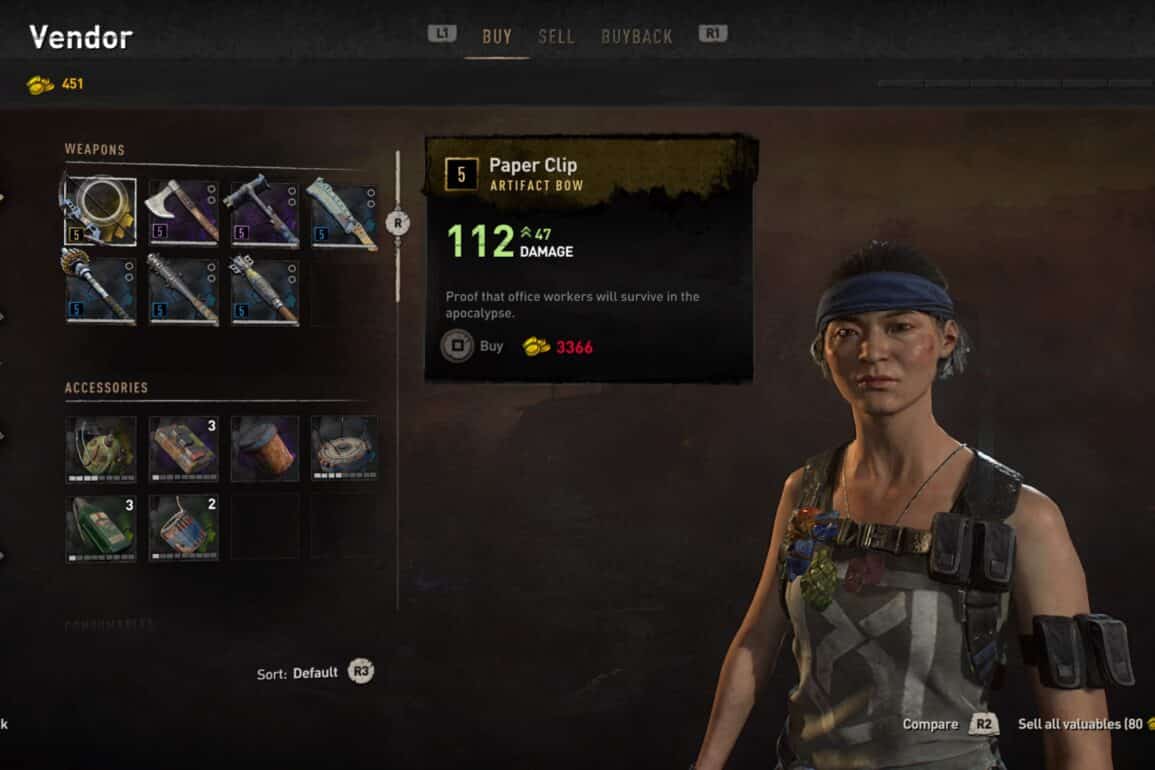Open the Buyback tab
This screenshot has width=1155, height=770.
[636, 36]
